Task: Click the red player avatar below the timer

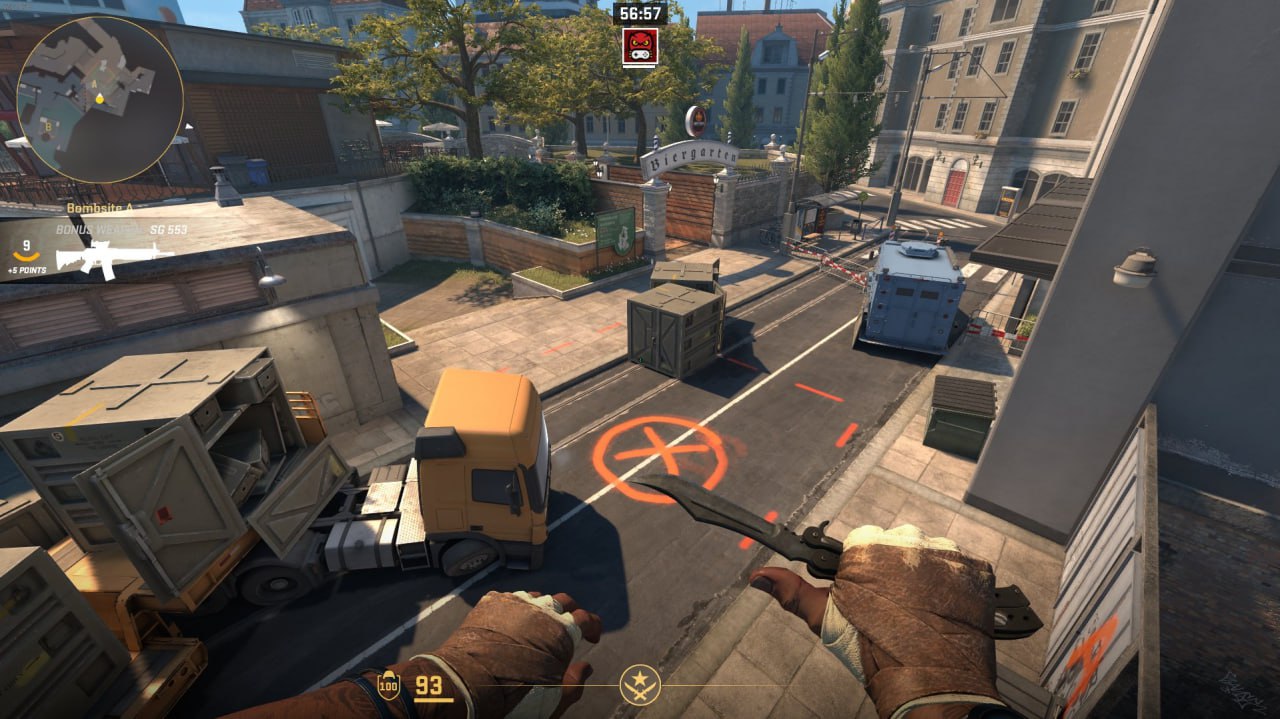Action: click(x=640, y=47)
